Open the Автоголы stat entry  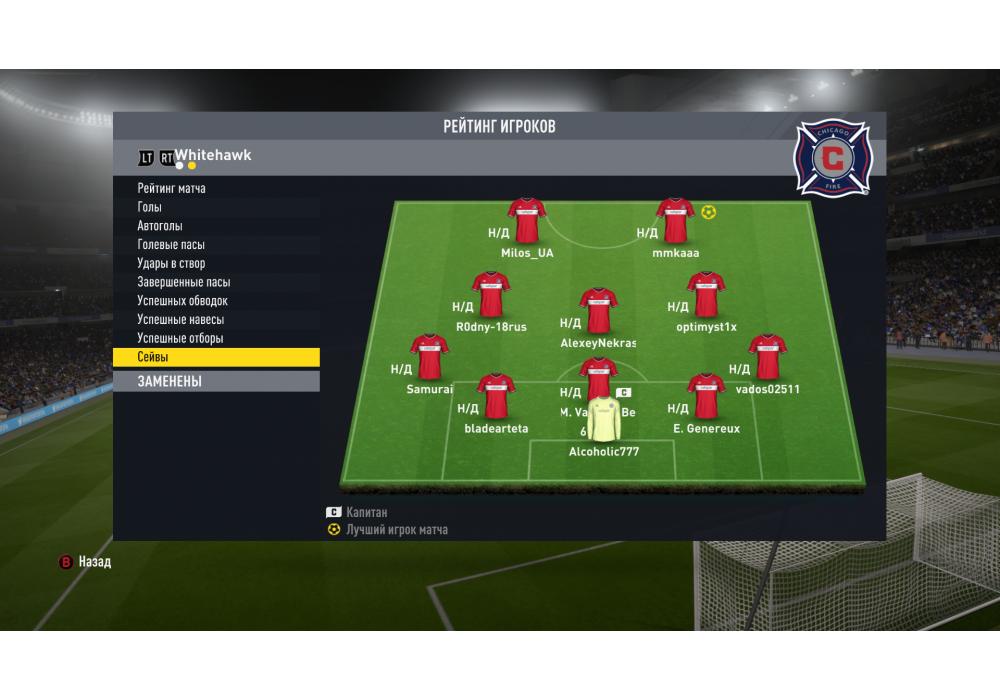pos(160,226)
